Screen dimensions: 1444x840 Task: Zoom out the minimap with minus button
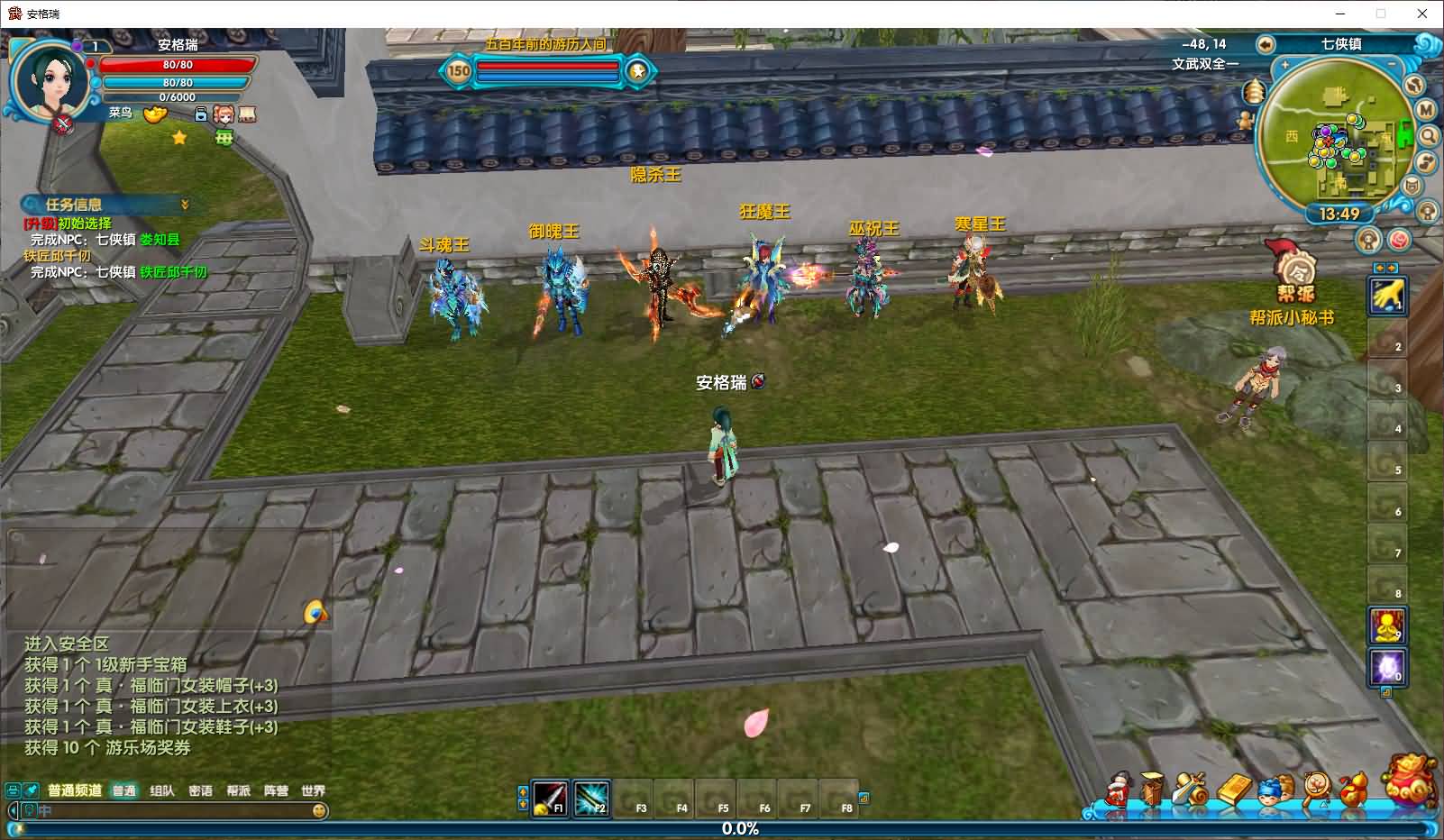(1394, 65)
